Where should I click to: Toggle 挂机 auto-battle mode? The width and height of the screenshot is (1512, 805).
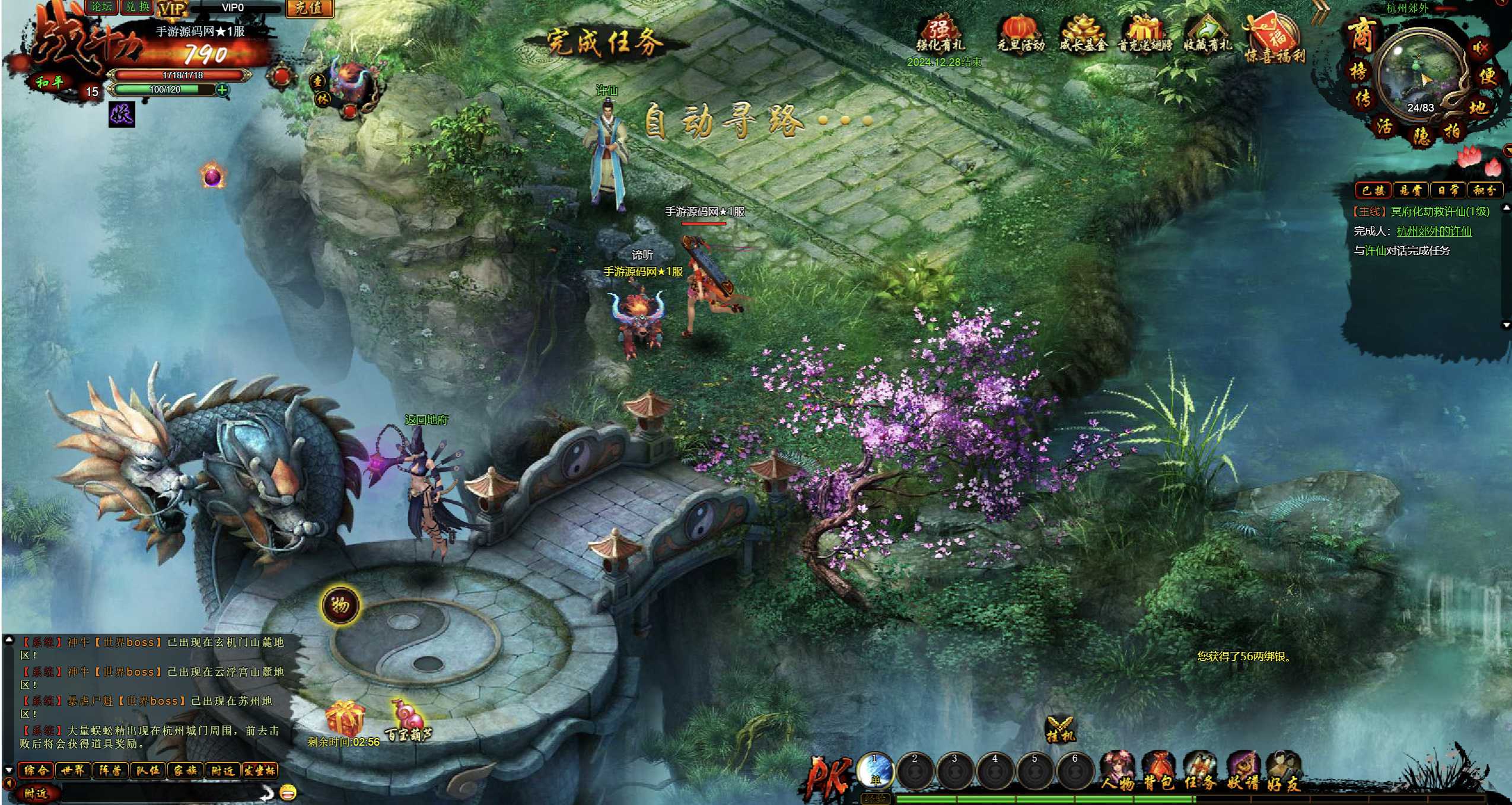click(x=1059, y=730)
